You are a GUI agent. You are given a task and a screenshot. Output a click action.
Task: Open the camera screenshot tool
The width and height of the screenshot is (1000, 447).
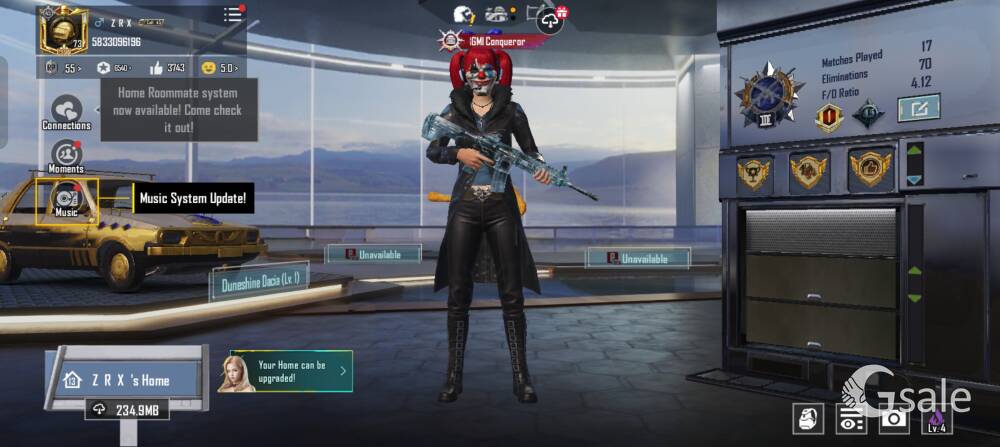click(893, 420)
